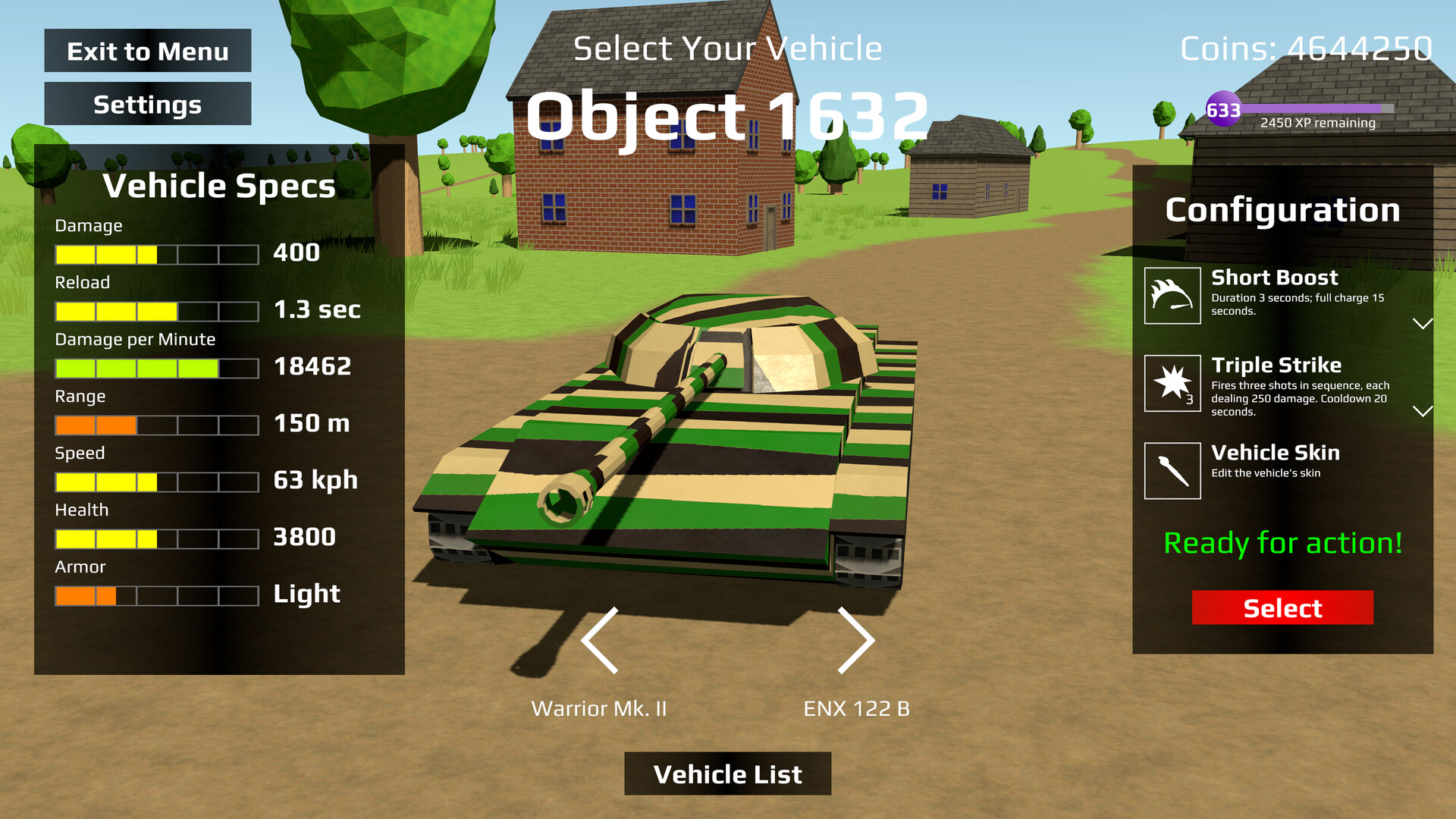The width and height of the screenshot is (1456, 819).
Task: Open the Vehicle List
Action: 727,773
